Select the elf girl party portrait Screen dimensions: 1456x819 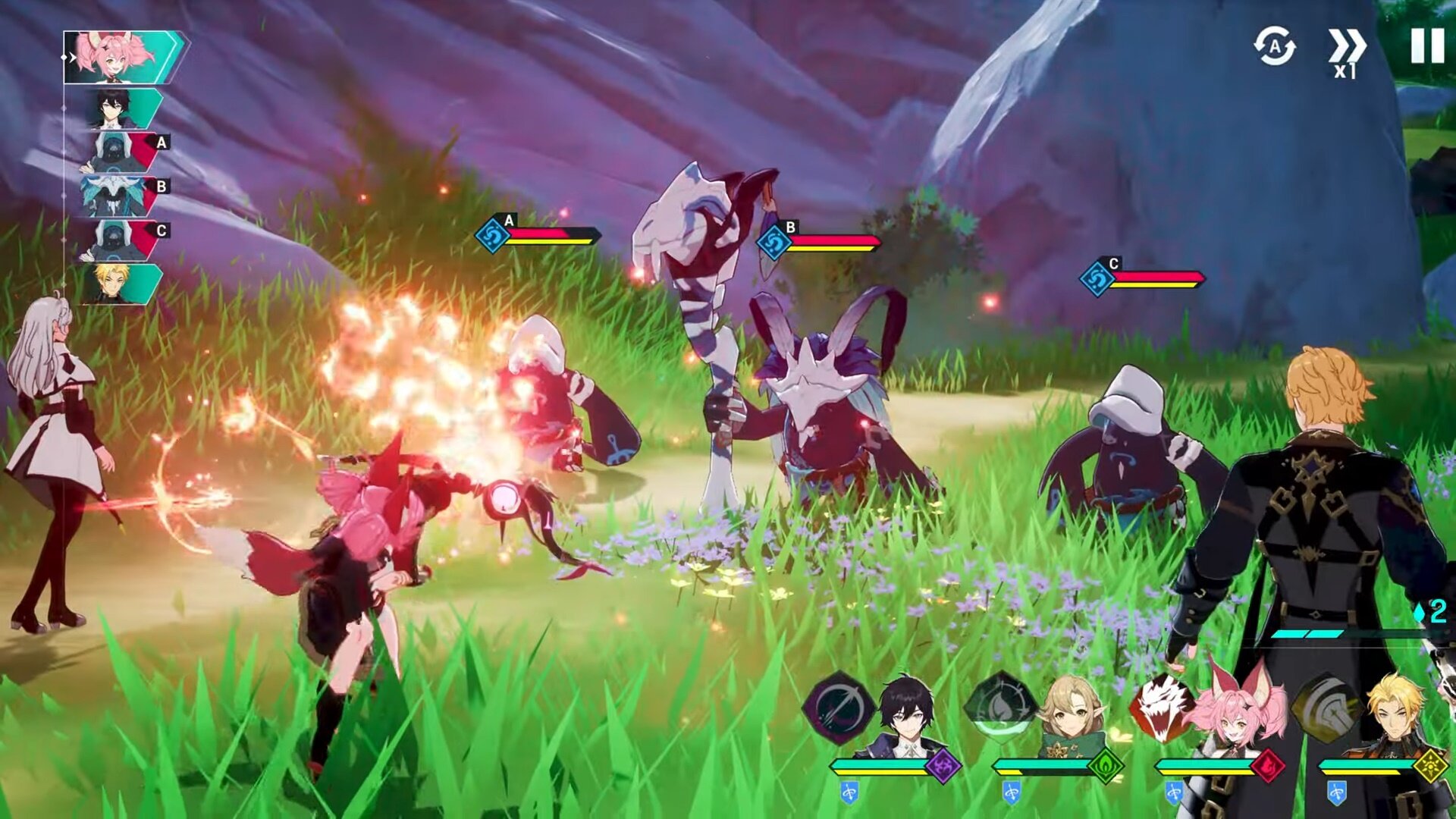[1071, 717]
